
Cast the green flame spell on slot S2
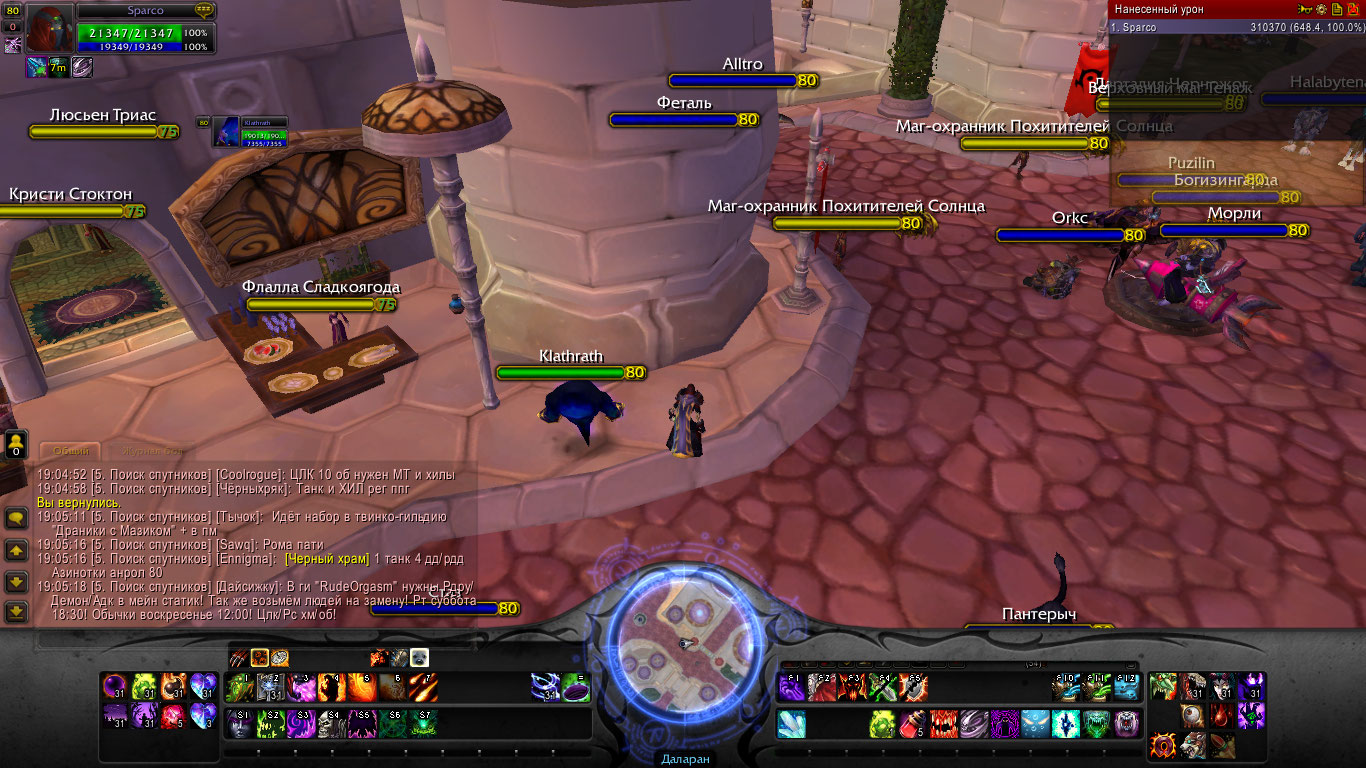(x=270, y=723)
